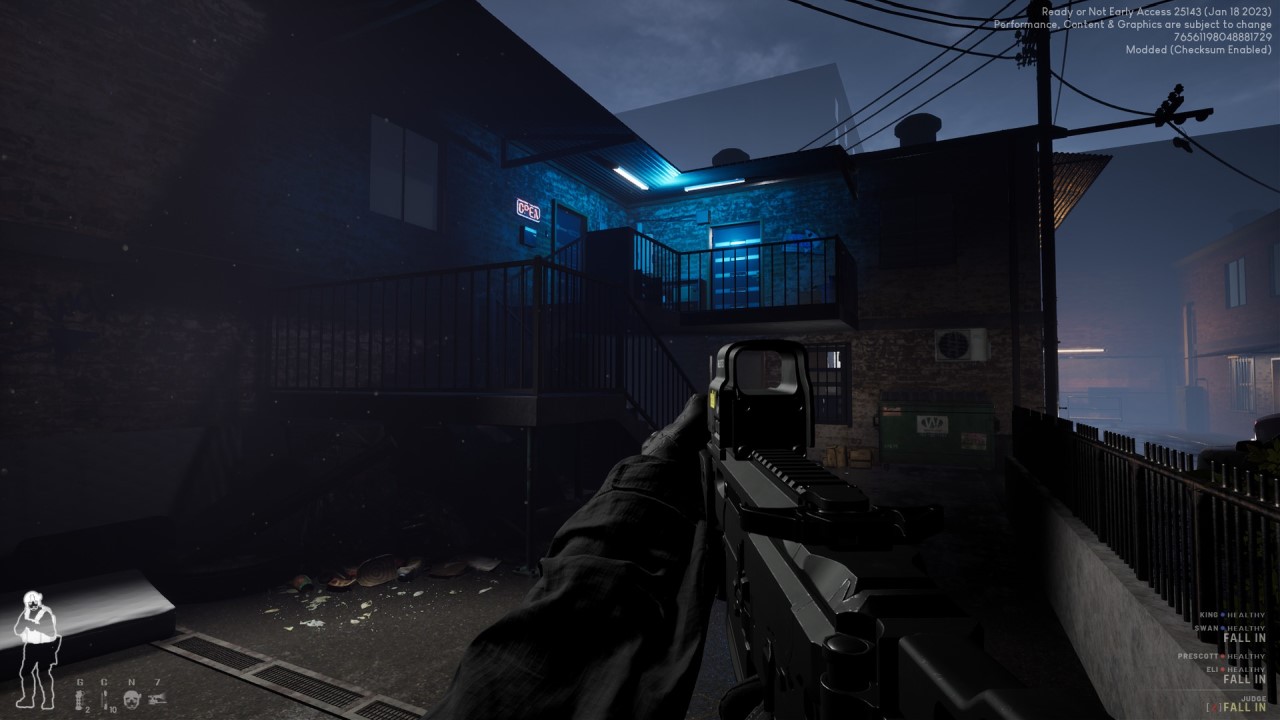Click the skull reticle on the gas mask icon
Screen dimensions: 1280x720
tap(131, 700)
